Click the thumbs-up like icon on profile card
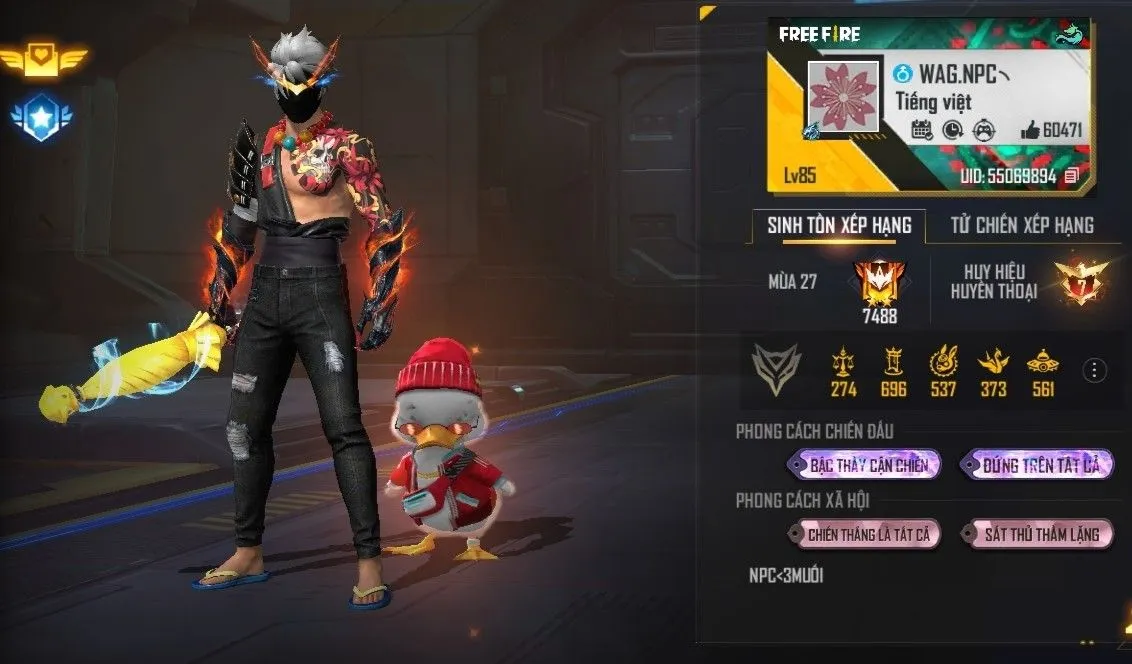 1029,130
